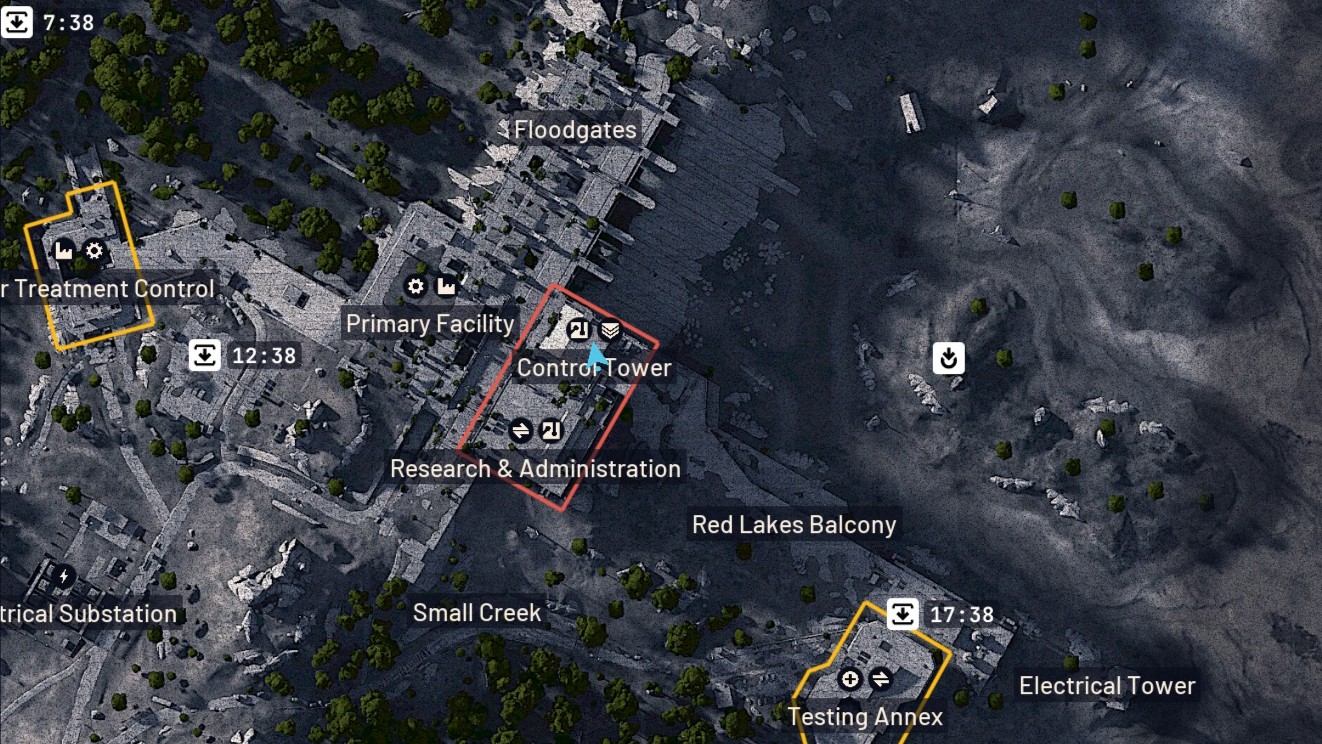The image size is (1322, 744).
Task: Click the plus icon inside Testing Annex zone
Action: (x=849, y=678)
